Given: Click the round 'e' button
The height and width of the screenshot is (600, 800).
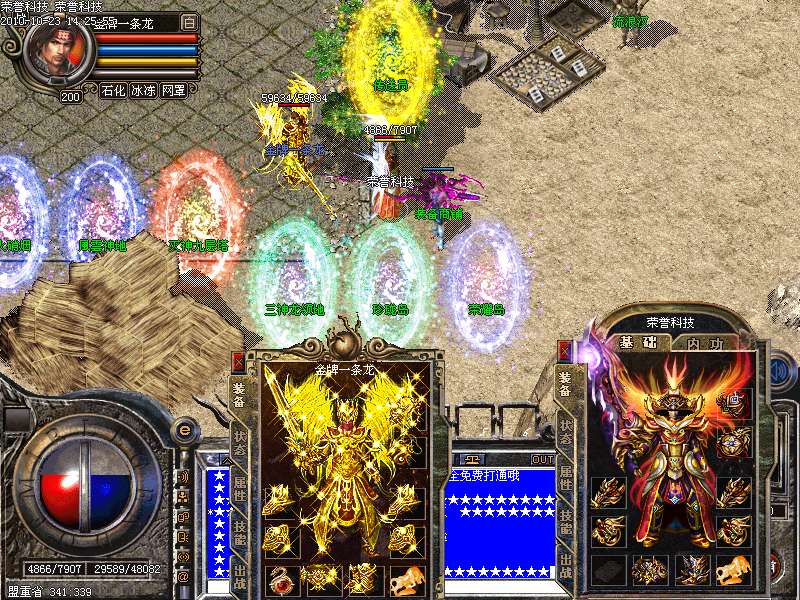Looking at the screenshot, I should (x=184, y=429).
